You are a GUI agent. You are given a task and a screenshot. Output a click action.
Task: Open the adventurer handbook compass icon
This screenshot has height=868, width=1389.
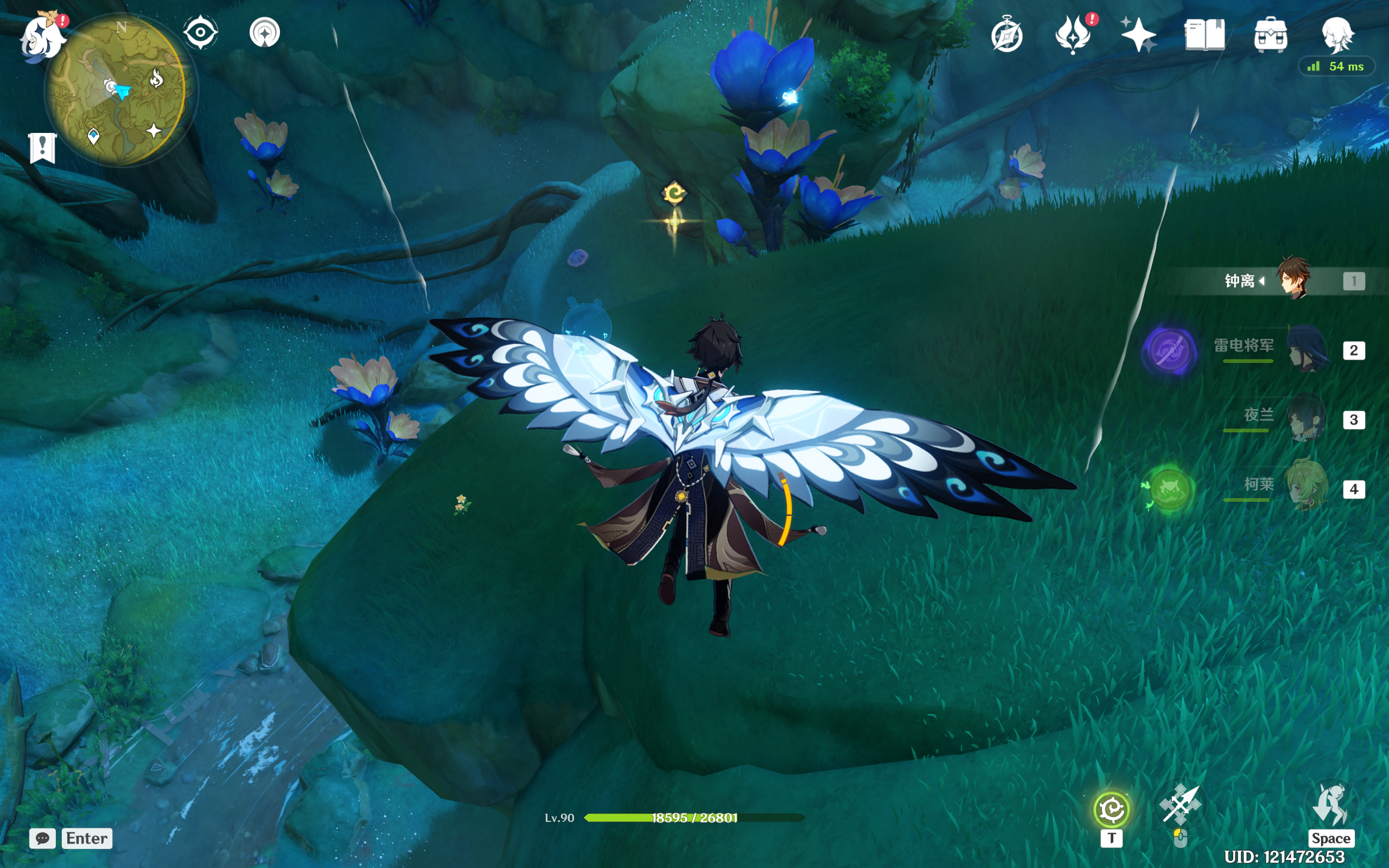(1006, 36)
